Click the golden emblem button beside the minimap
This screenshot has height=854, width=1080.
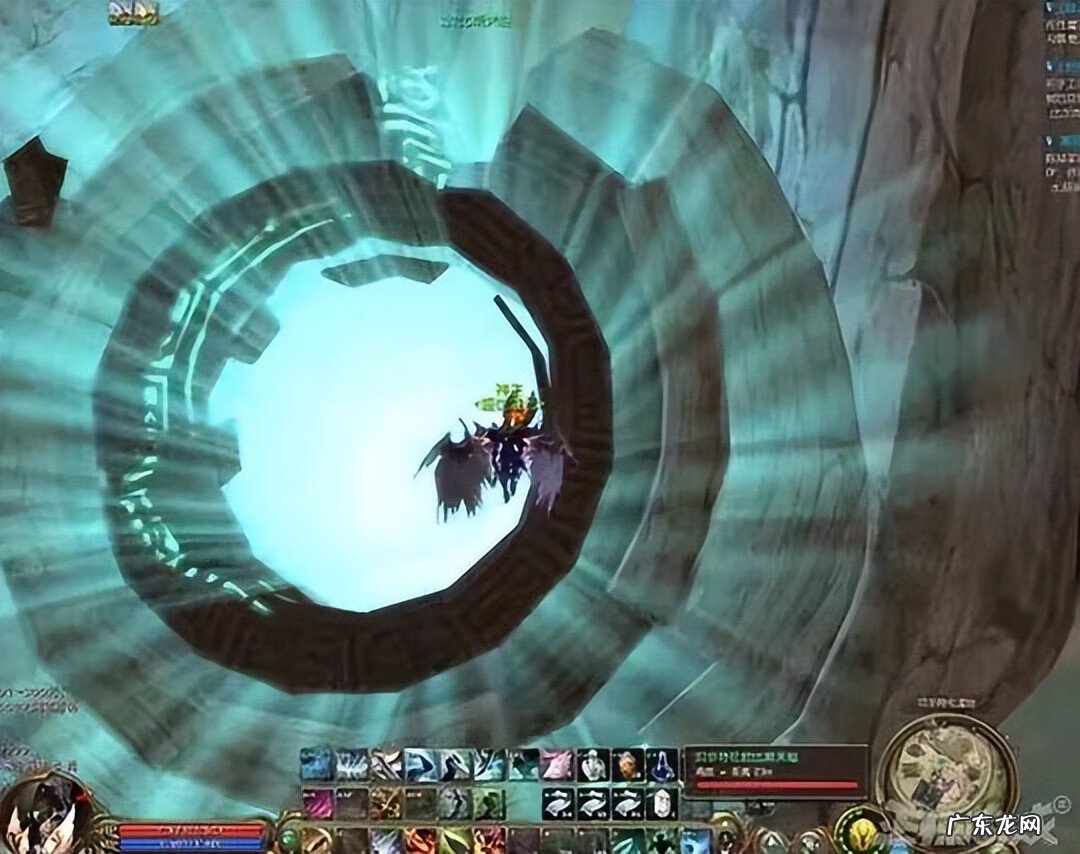click(x=858, y=830)
